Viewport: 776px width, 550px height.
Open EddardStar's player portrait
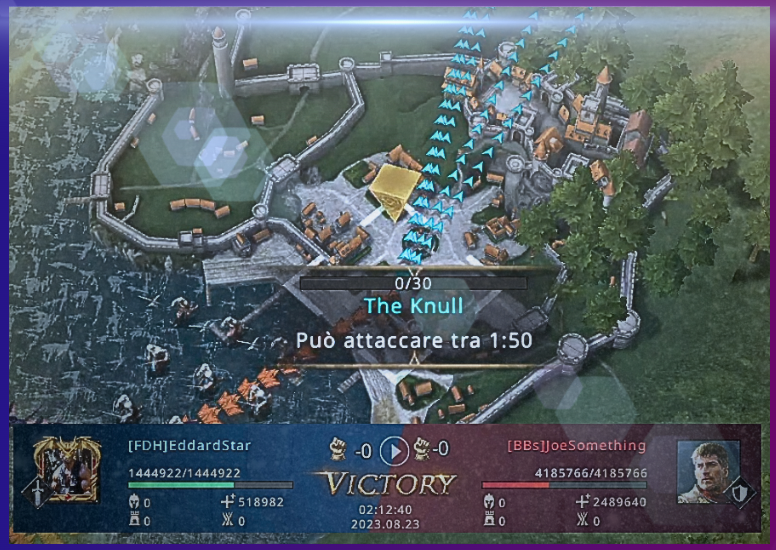[66, 469]
